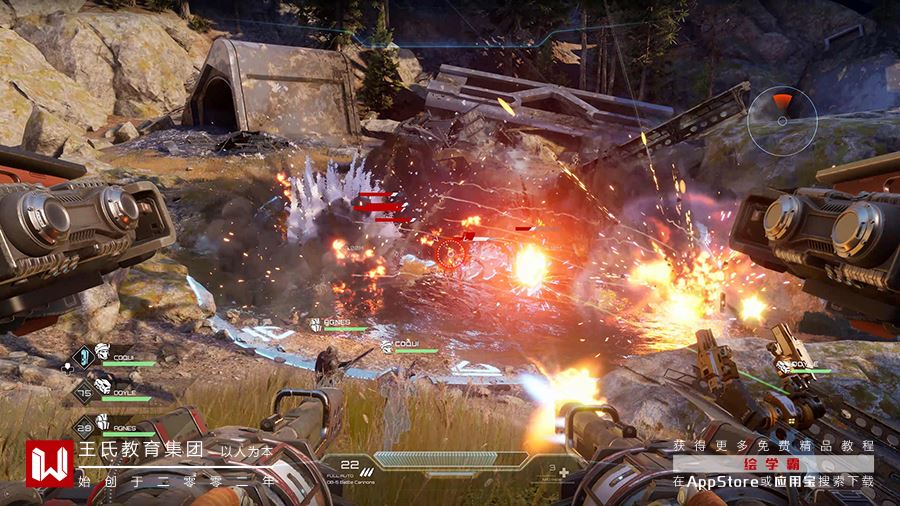The width and height of the screenshot is (900, 506).
Task: Click the 绘学霸 promo banner
Action: [773, 464]
